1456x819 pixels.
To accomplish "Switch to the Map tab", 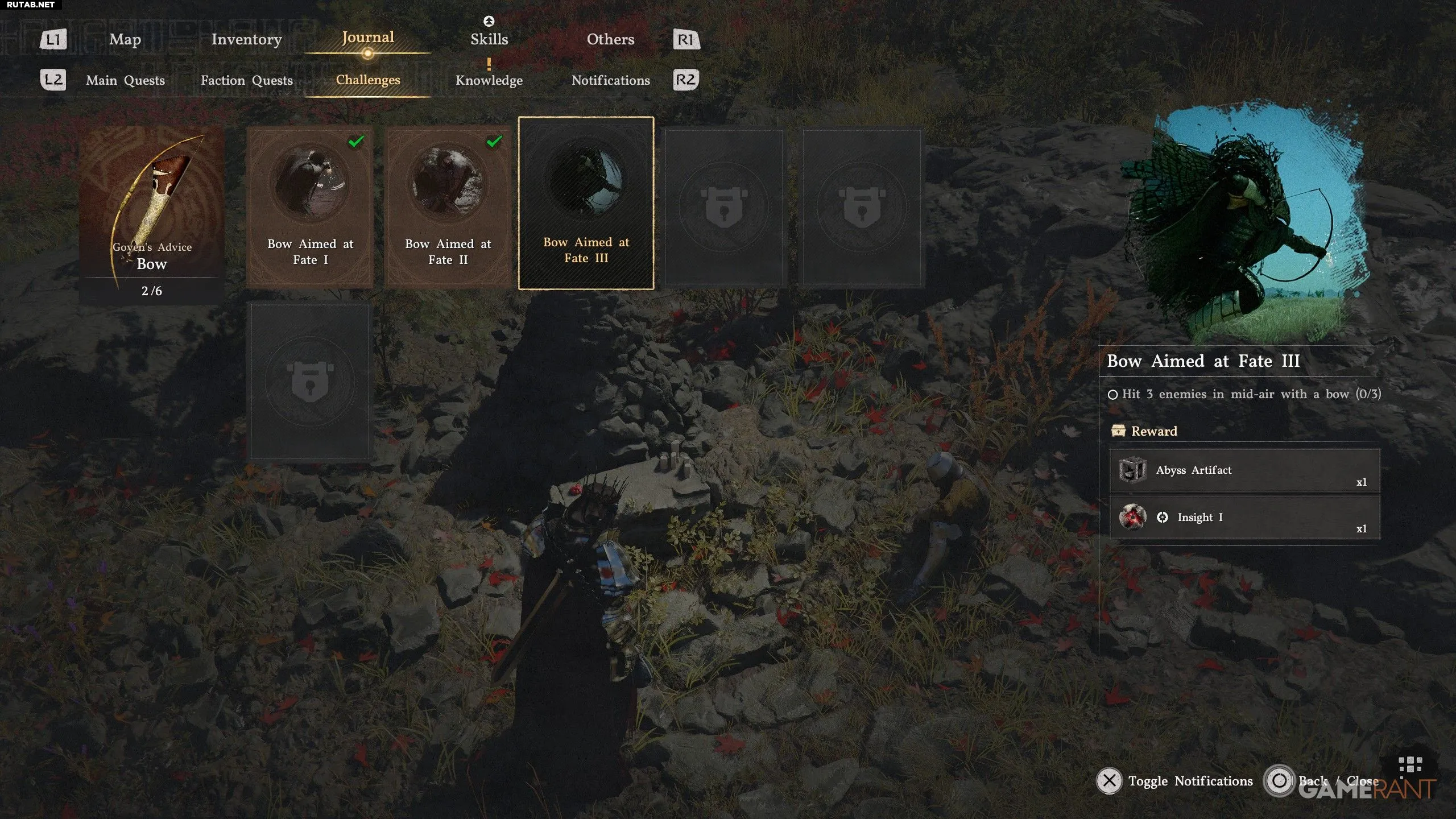I will (125, 39).
